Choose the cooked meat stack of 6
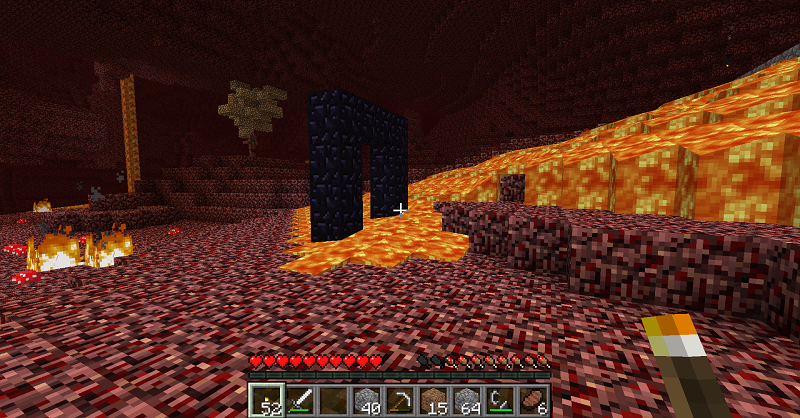800x418 pixels. point(533,400)
